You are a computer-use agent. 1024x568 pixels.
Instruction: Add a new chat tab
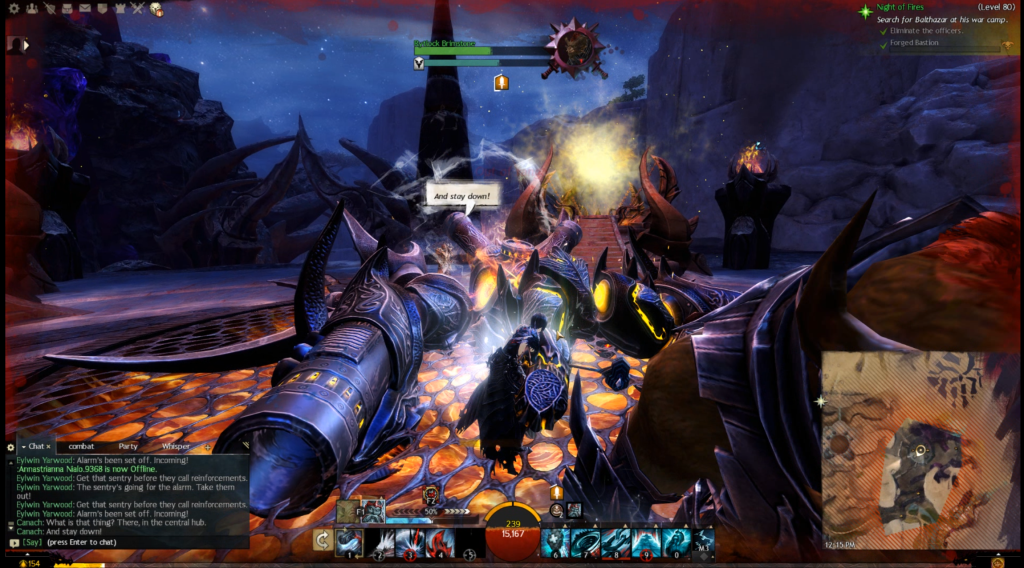click(x=208, y=446)
